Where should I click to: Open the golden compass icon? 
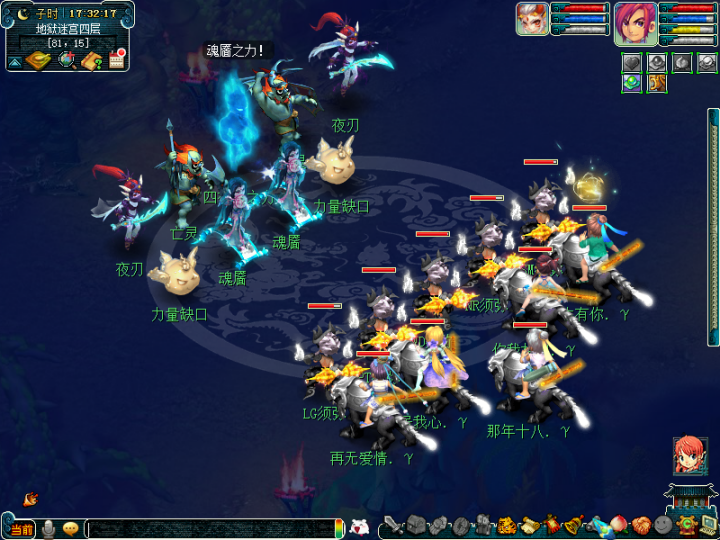[39, 61]
